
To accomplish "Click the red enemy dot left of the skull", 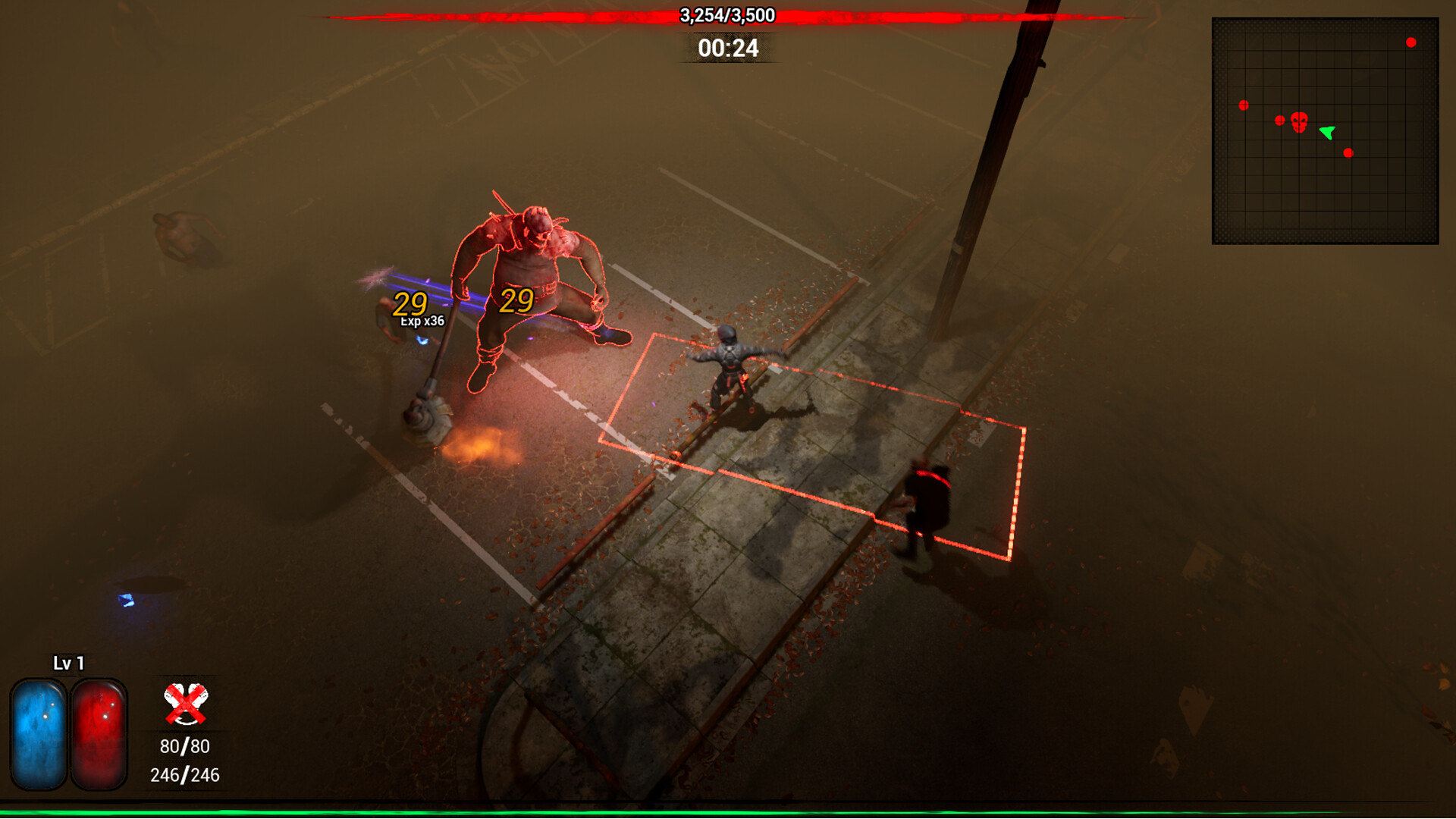I will click(x=1281, y=120).
